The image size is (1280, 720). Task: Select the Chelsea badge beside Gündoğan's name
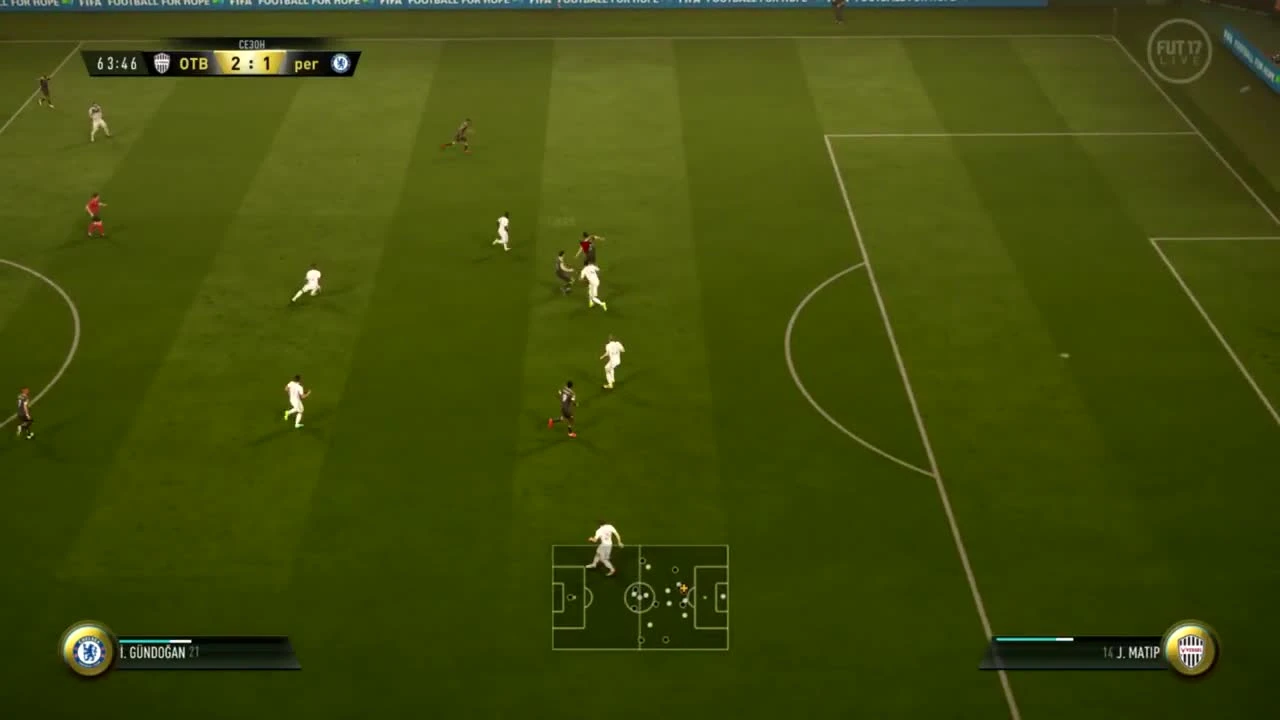[x=88, y=652]
